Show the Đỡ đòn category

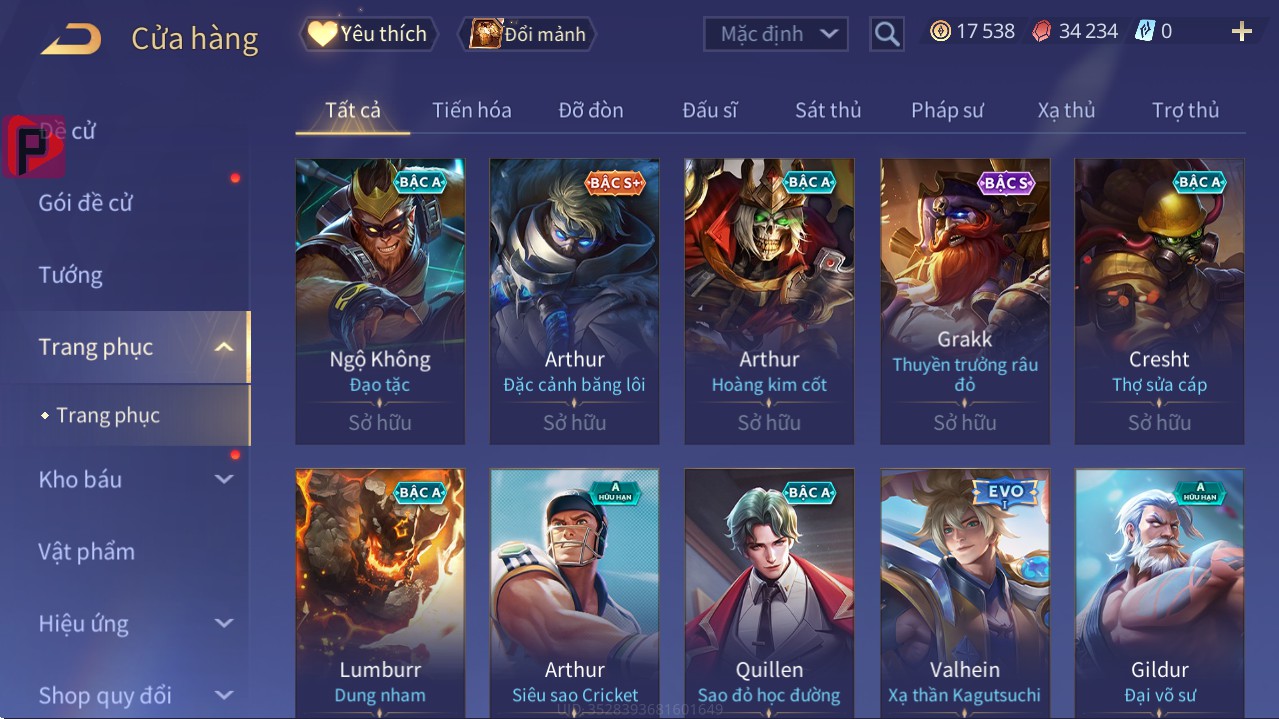point(590,110)
